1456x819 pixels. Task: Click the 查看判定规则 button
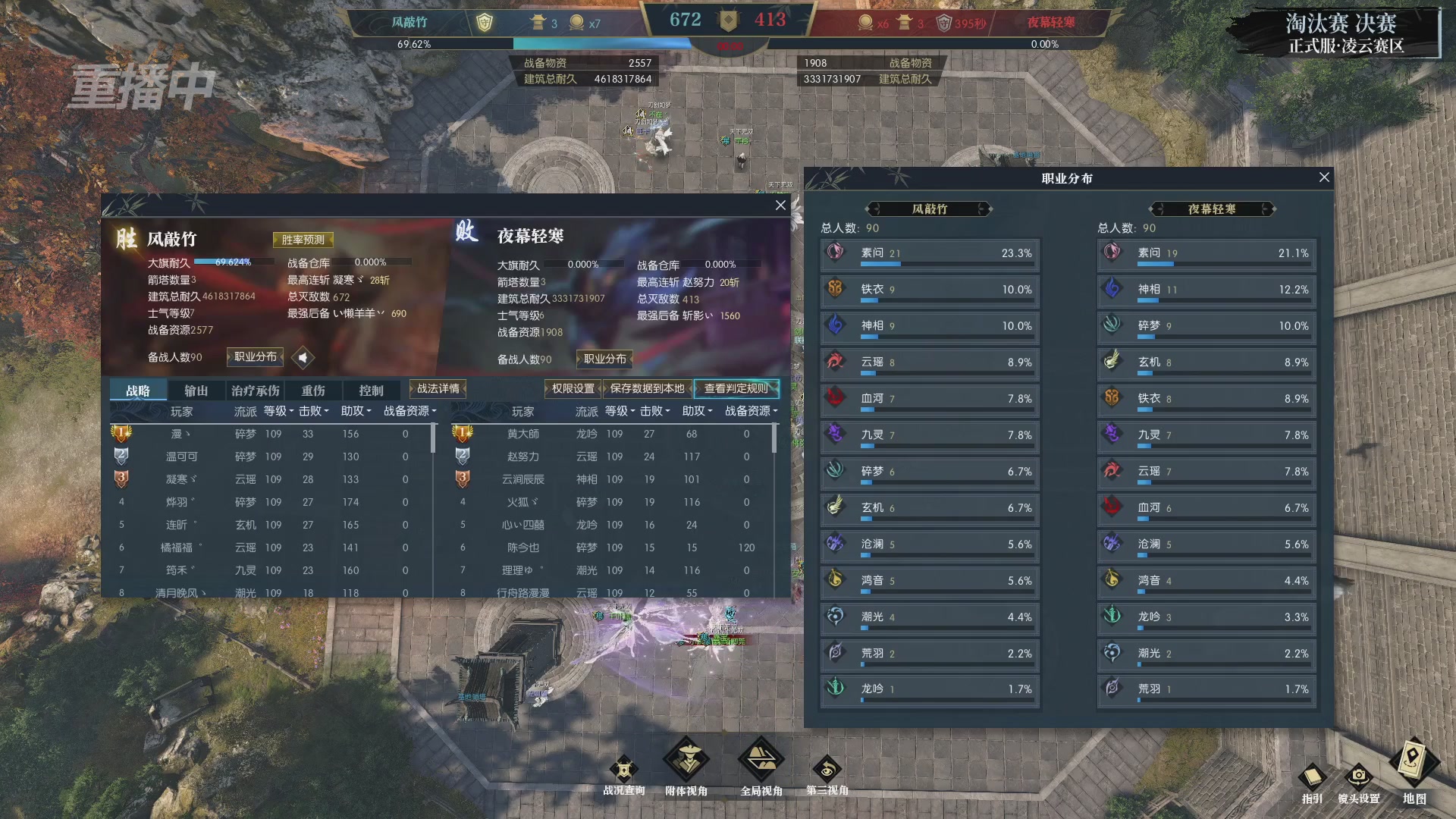[736, 388]
